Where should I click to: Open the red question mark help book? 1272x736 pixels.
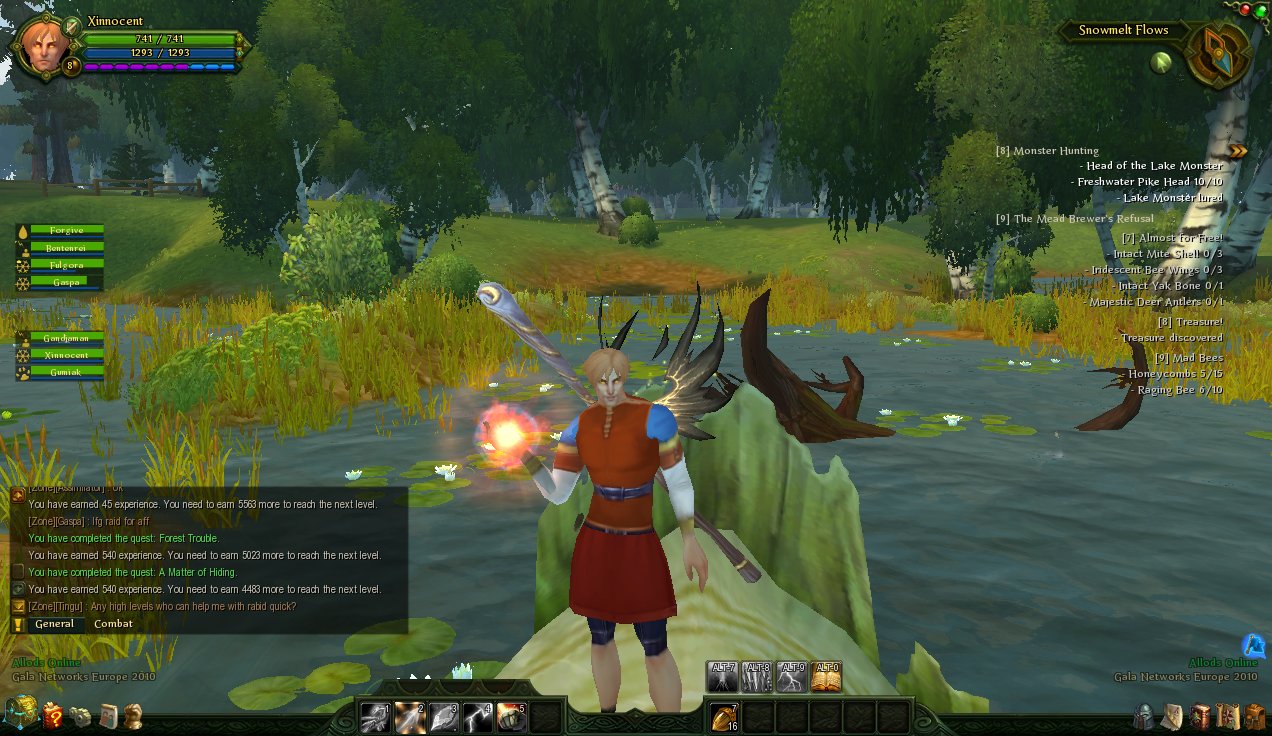[52, 715]
